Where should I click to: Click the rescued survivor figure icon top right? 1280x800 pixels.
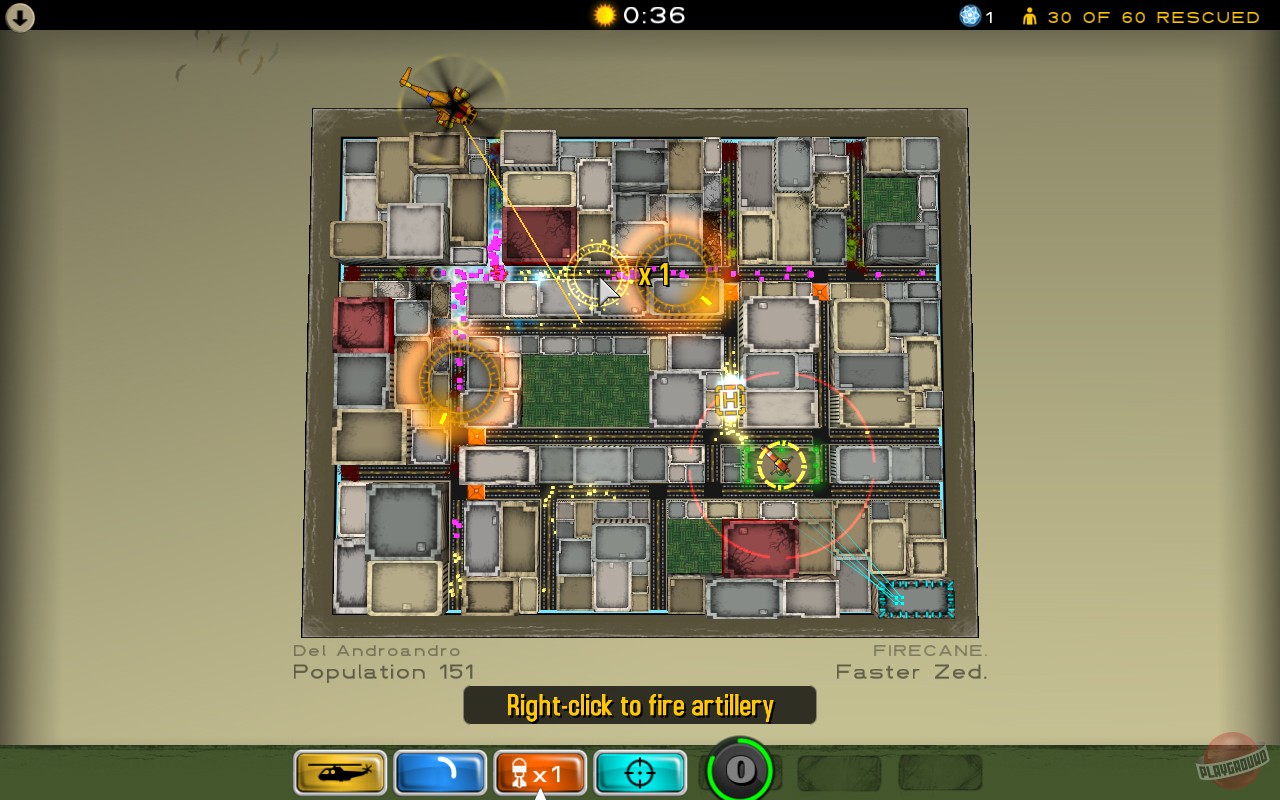point(1029,16)
